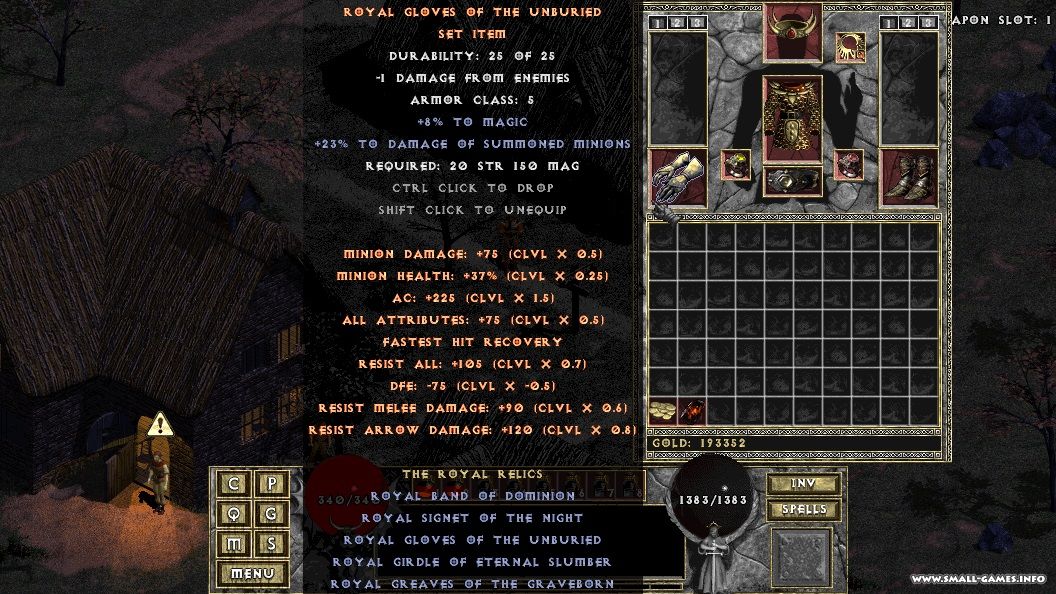This screenshot has width=1056, height=594.
Task: Select the amulet slot beside the helmet
Action: (x=851, y=46)
